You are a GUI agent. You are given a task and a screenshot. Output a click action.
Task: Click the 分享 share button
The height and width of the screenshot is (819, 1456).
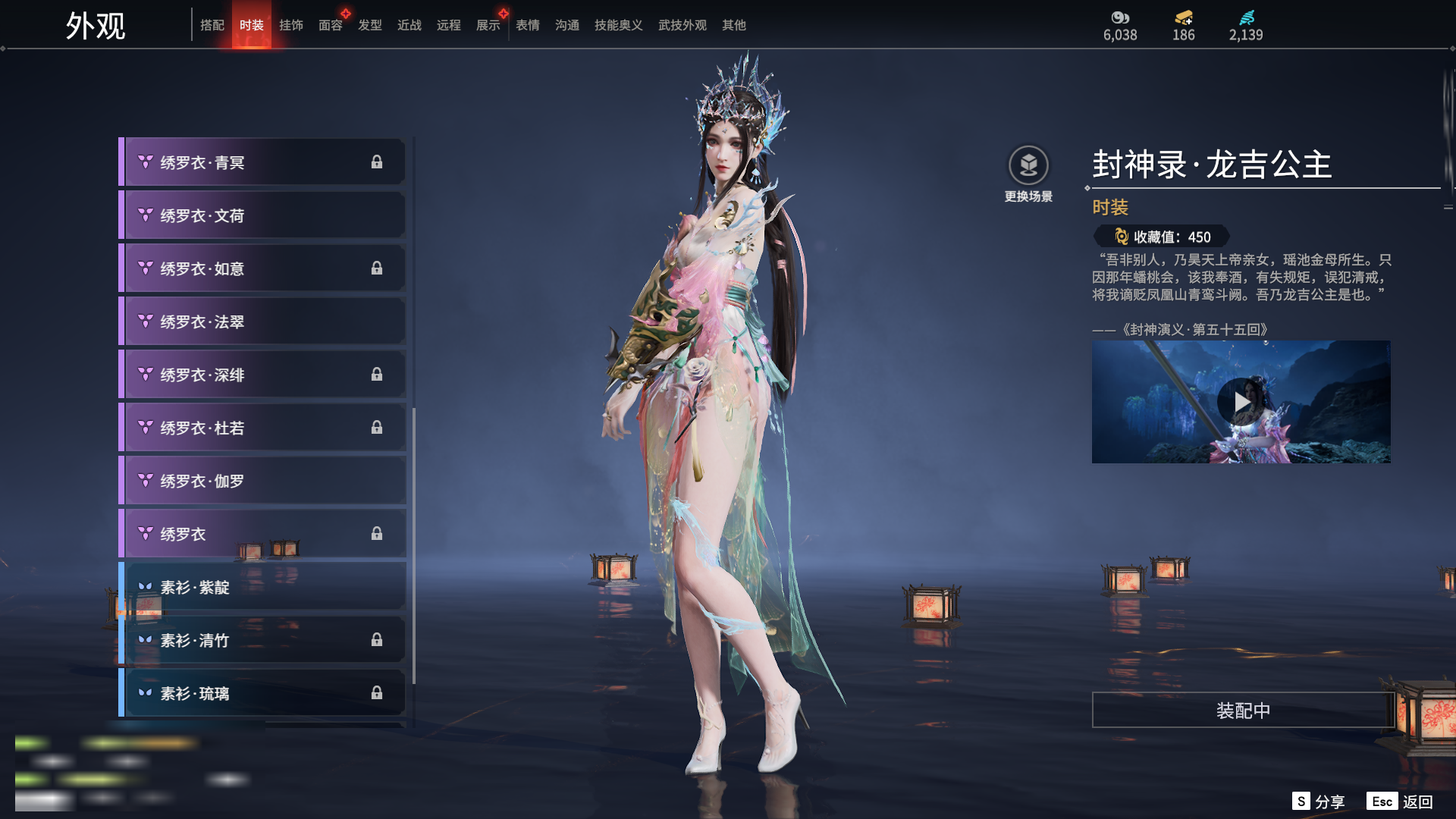tap(1319, 802)
